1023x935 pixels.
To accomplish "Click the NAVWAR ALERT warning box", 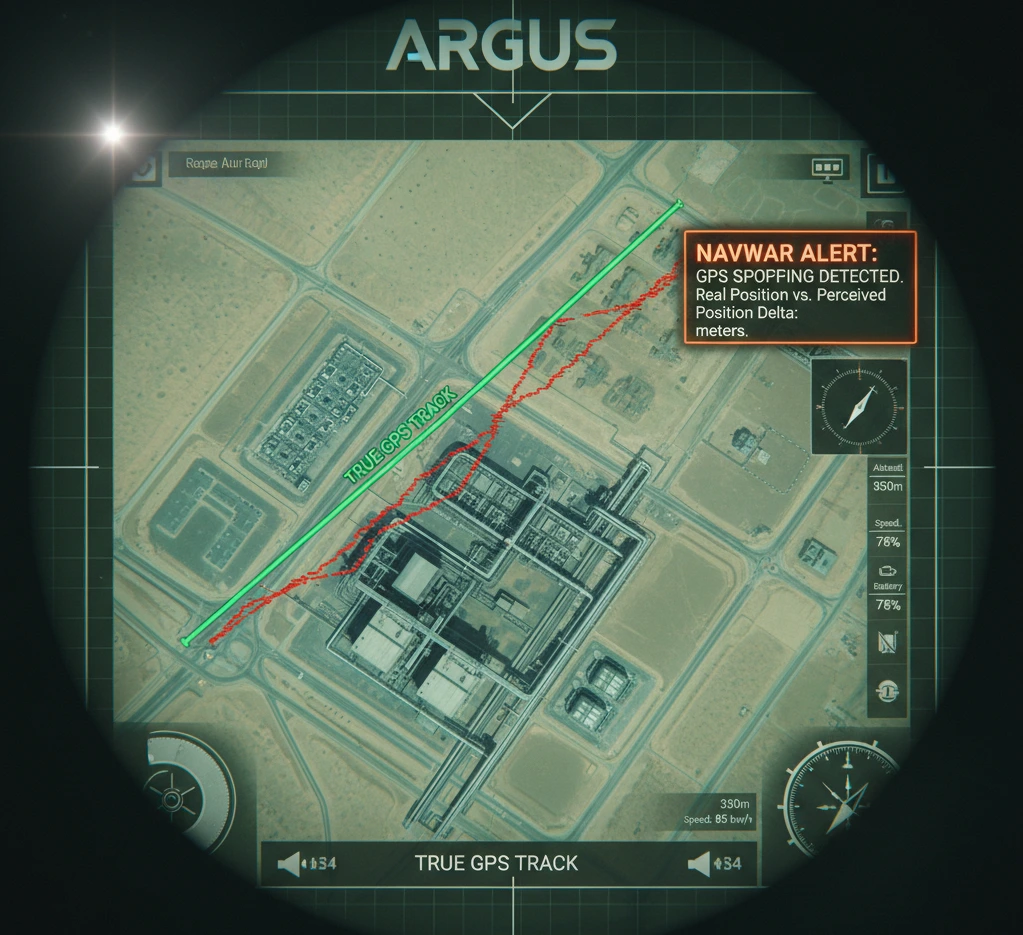I will 799,288.
